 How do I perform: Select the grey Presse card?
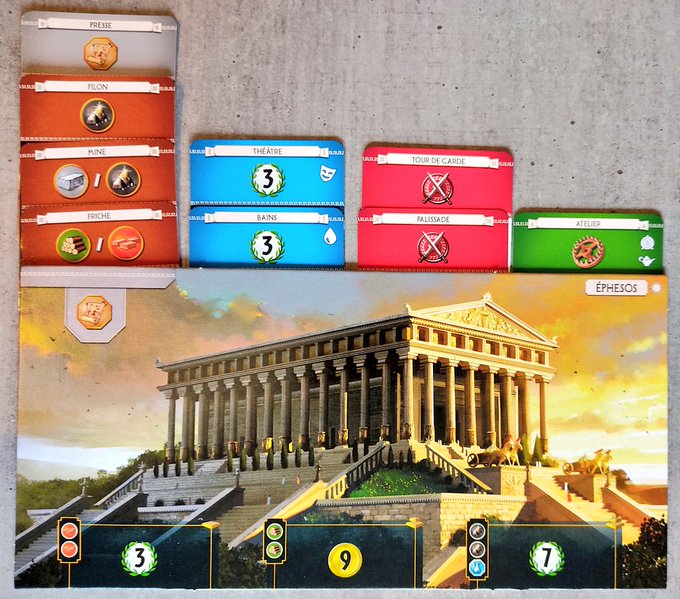click(98, 44)
